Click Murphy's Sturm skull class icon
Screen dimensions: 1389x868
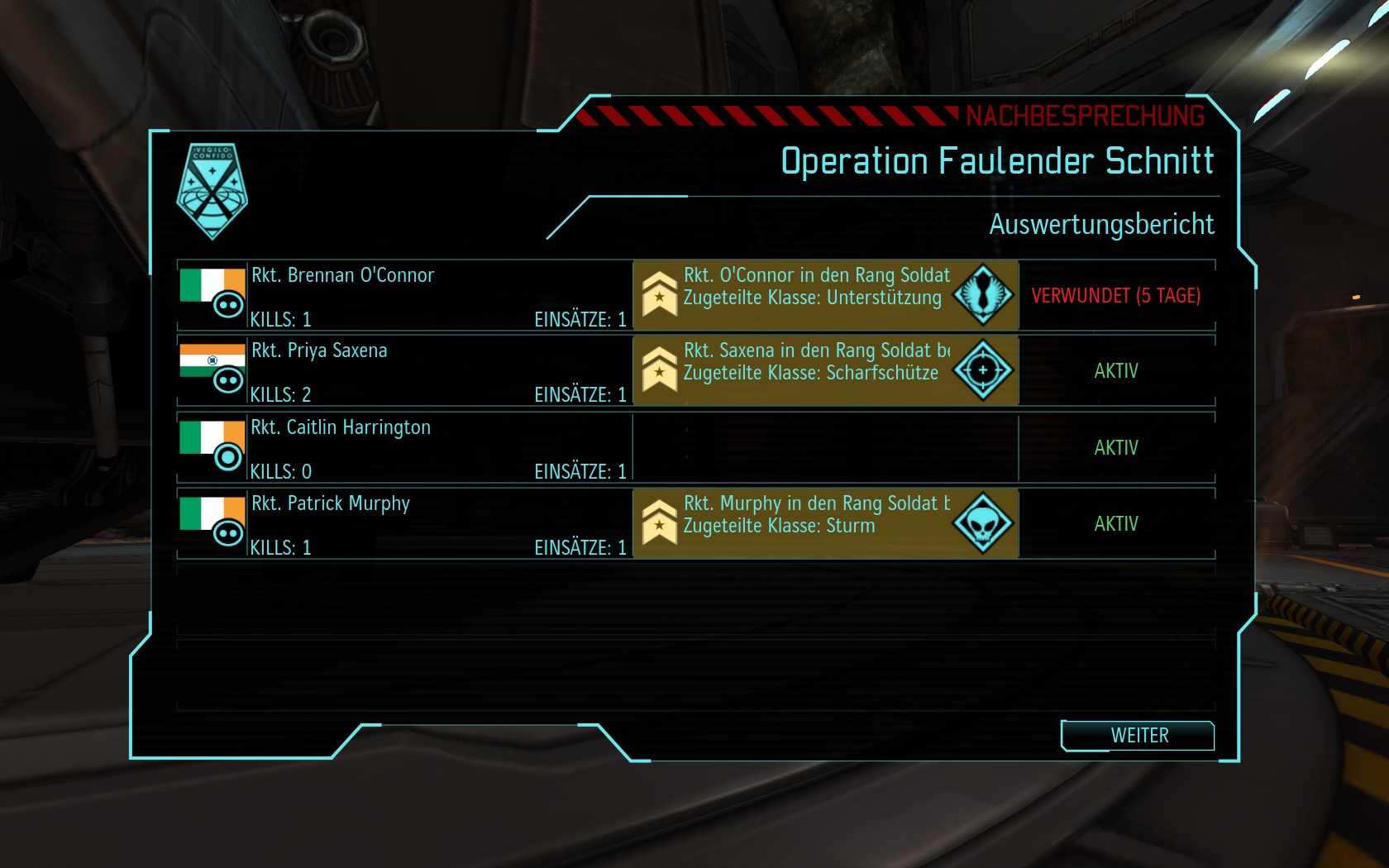pyautogui.click(x=983, y=523)
